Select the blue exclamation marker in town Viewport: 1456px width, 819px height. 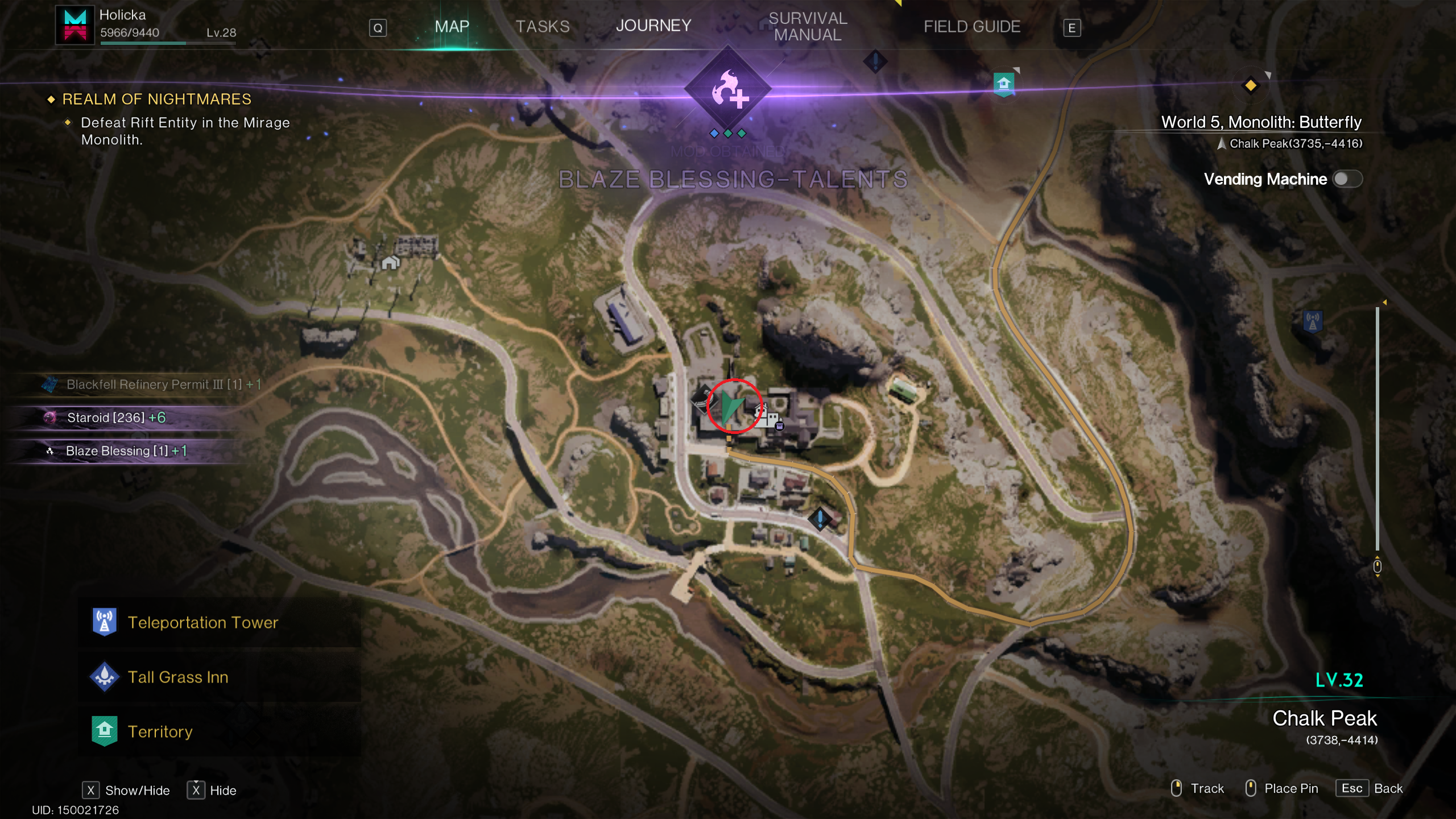pos(820,518)
